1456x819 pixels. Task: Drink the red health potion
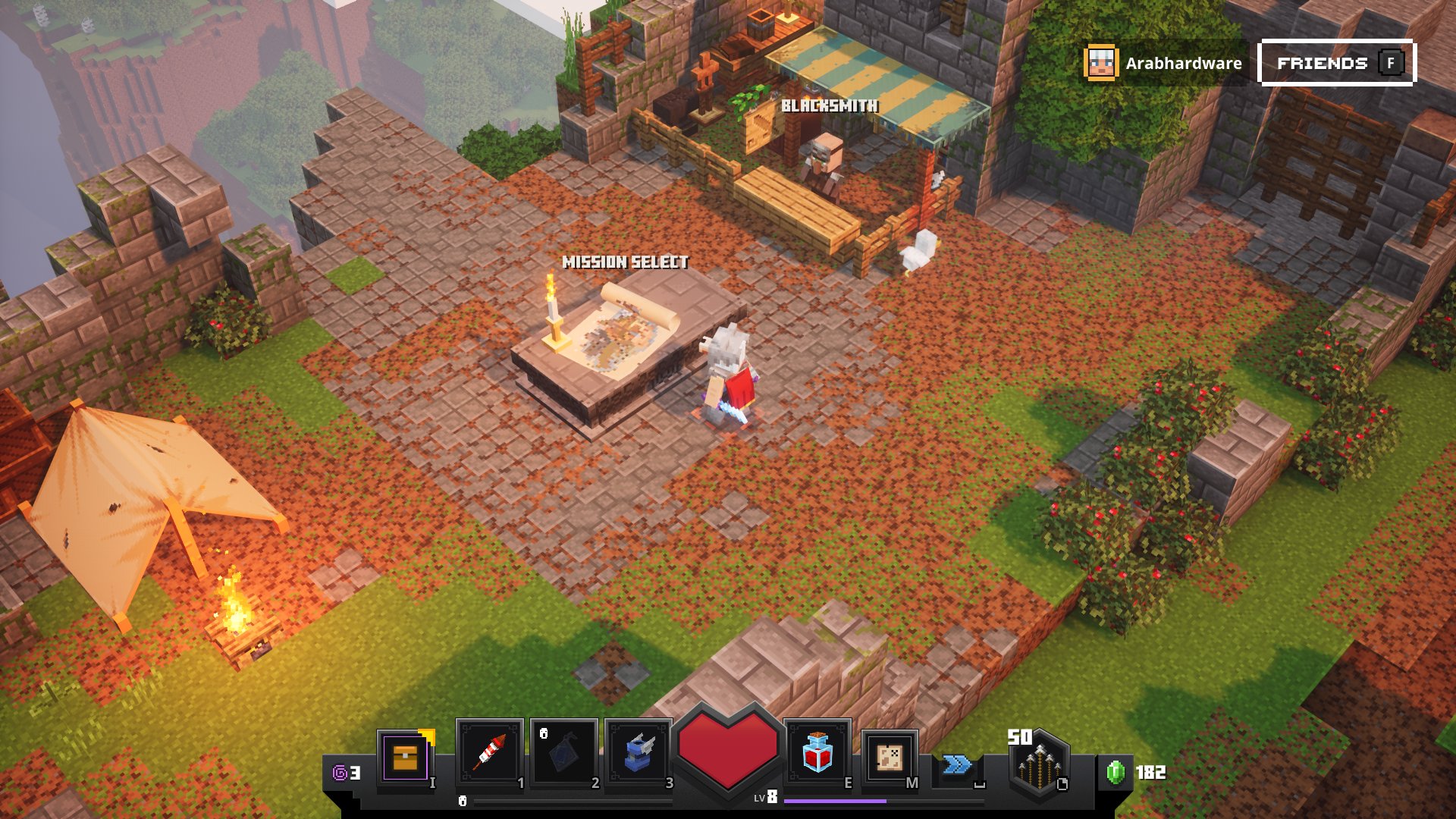point(817,753)
